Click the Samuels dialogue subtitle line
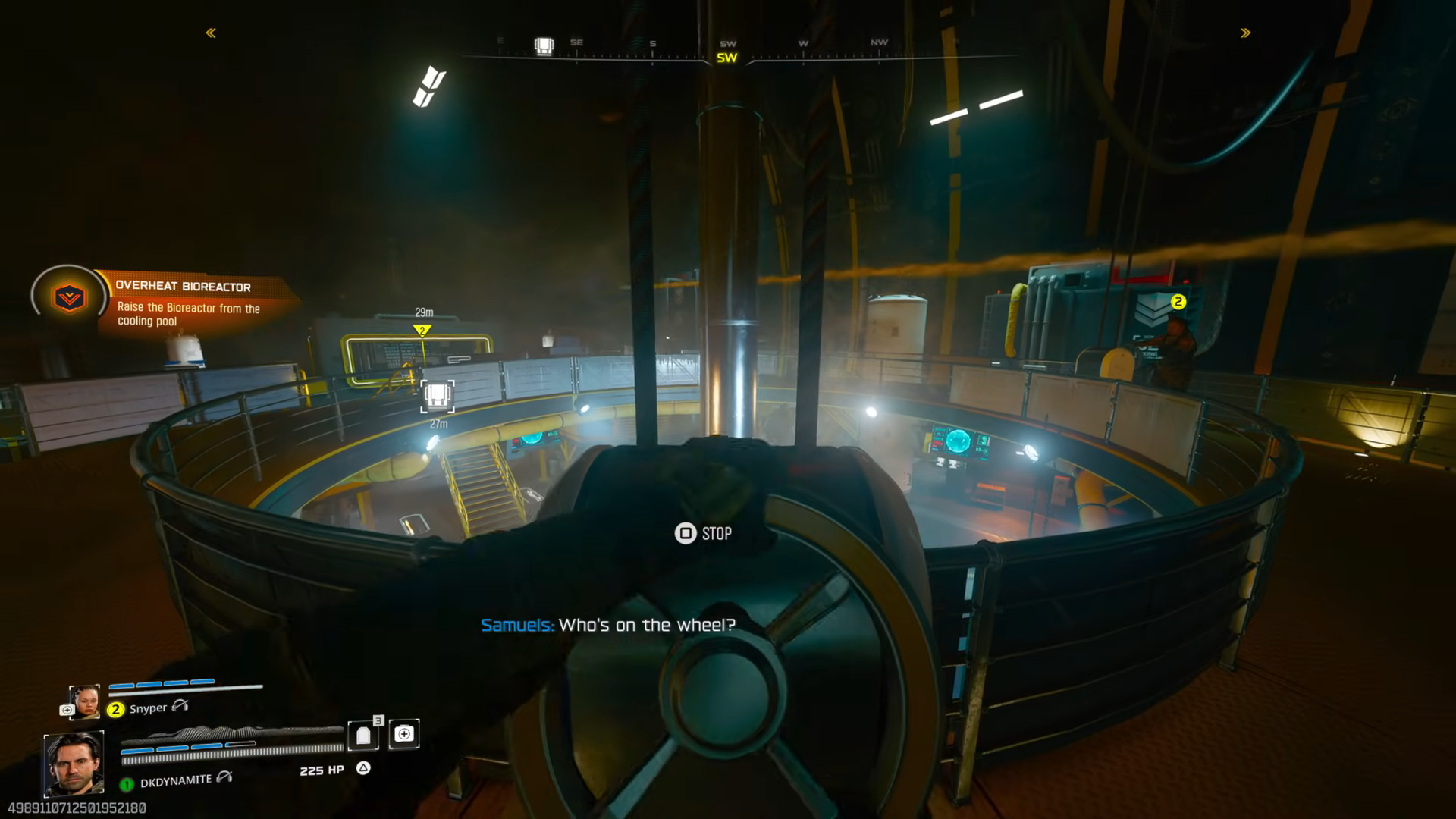This screenshot has width=1456, height=819. (607, 626)
